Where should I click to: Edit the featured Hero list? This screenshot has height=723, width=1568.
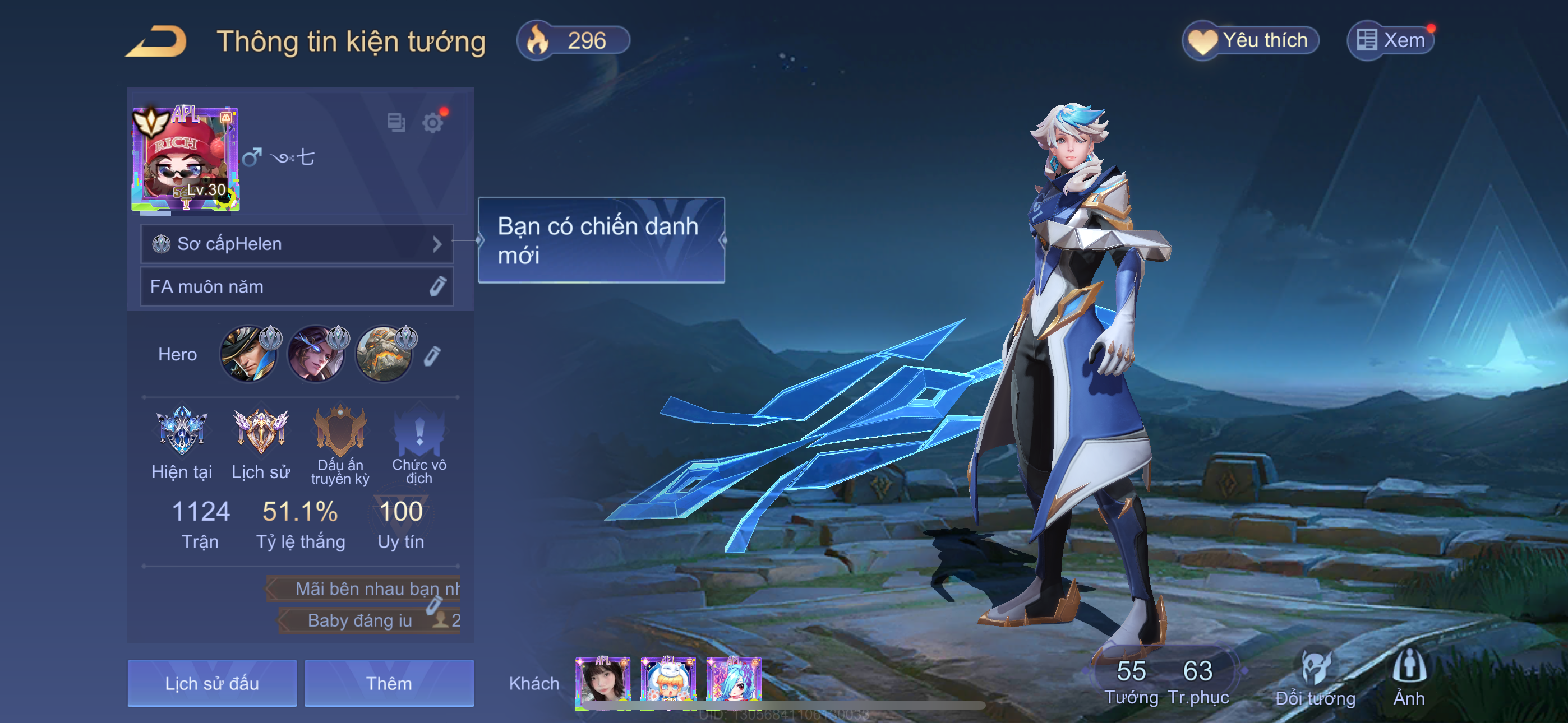pyautogui.click(x=432, y=355)
